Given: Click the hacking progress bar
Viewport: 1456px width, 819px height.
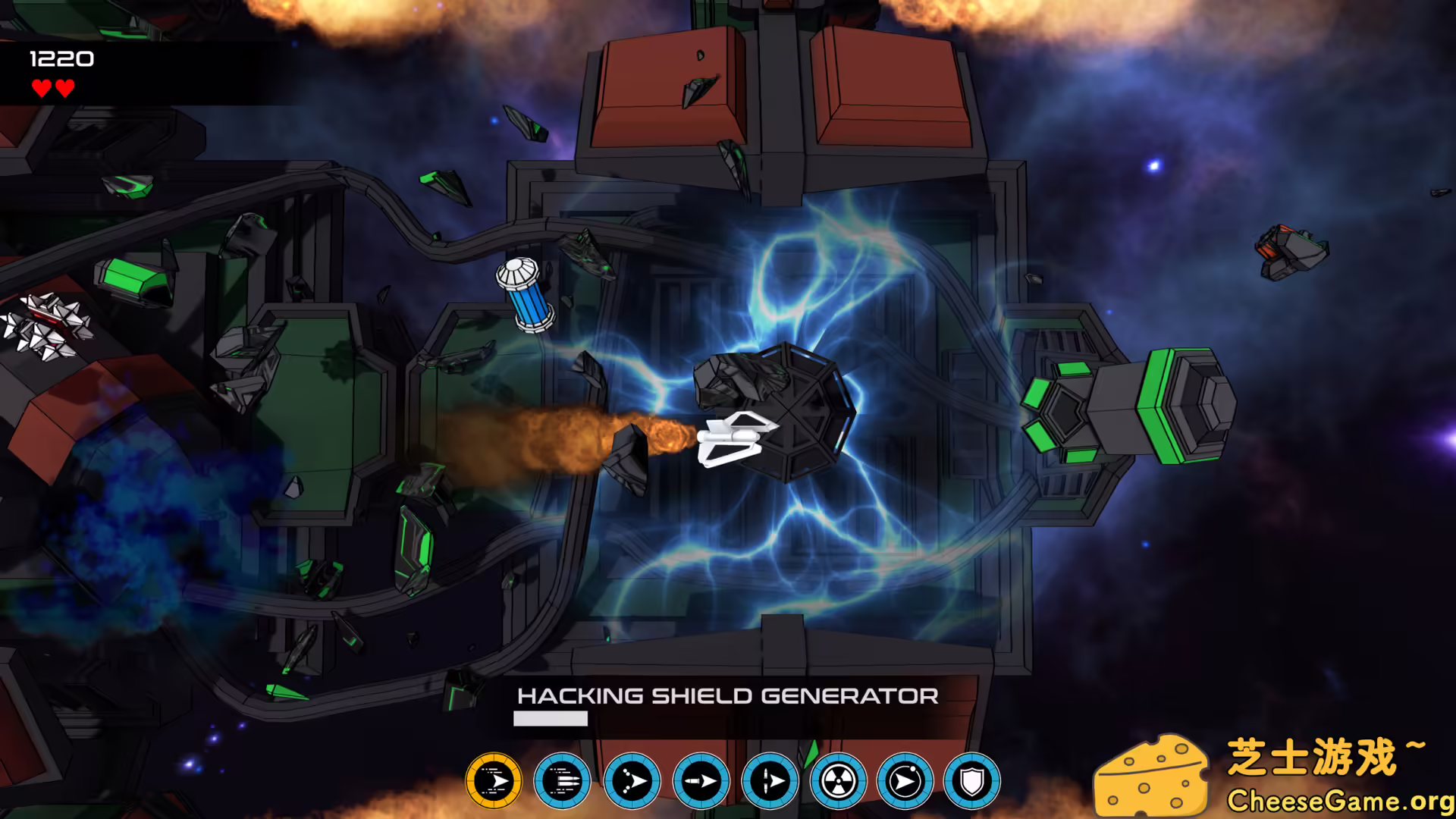Looking at the screenshot, I should coord(551,718).
